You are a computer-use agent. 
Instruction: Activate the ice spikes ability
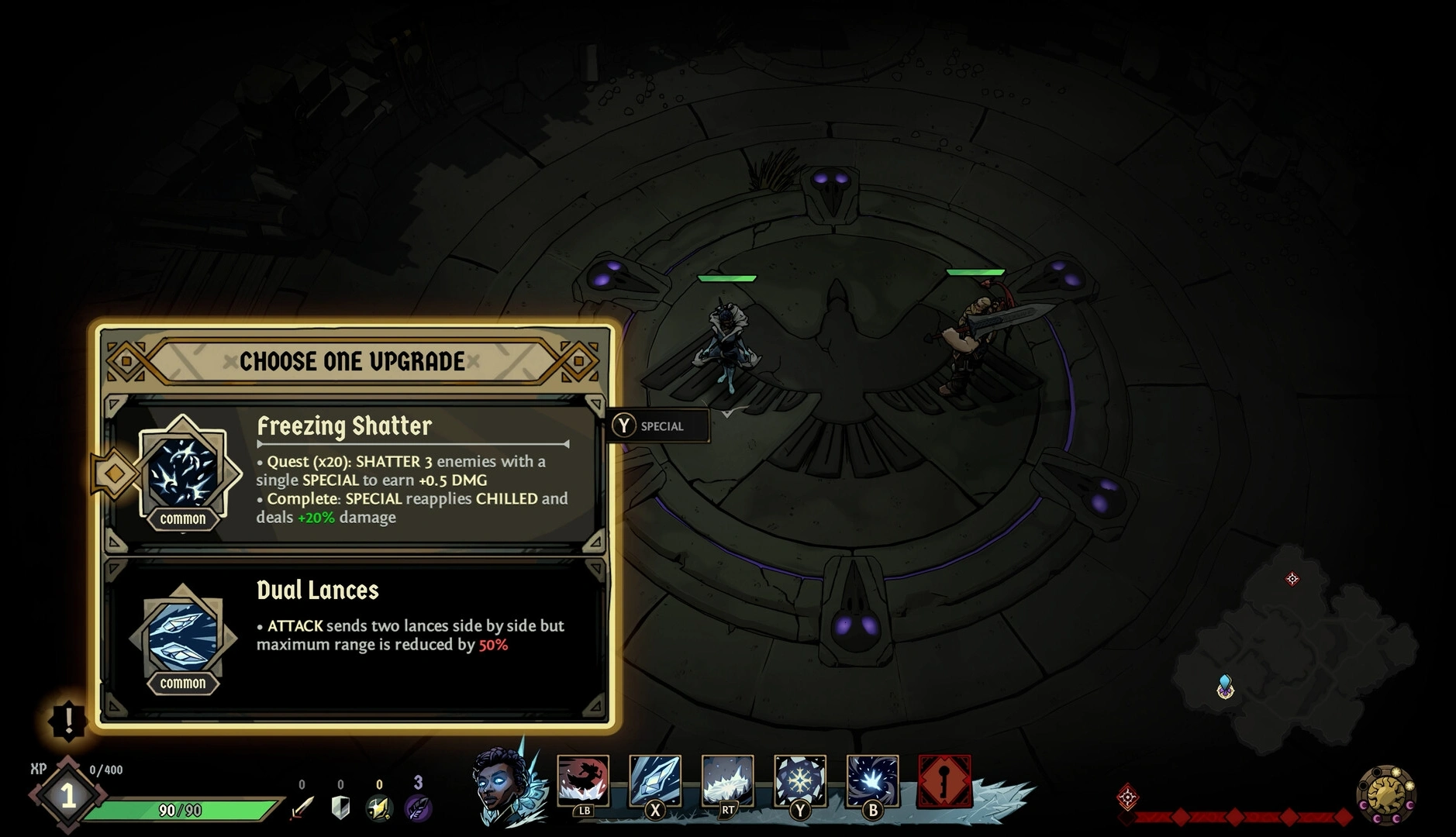727,780
